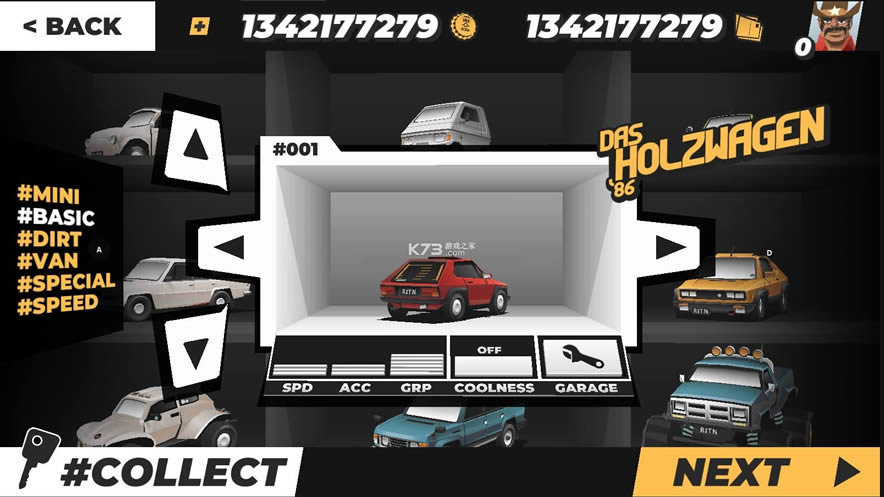Viewport: 884px width, 497px height.
Task: Switch to the #BASIC category
Action: click(56, 217)
